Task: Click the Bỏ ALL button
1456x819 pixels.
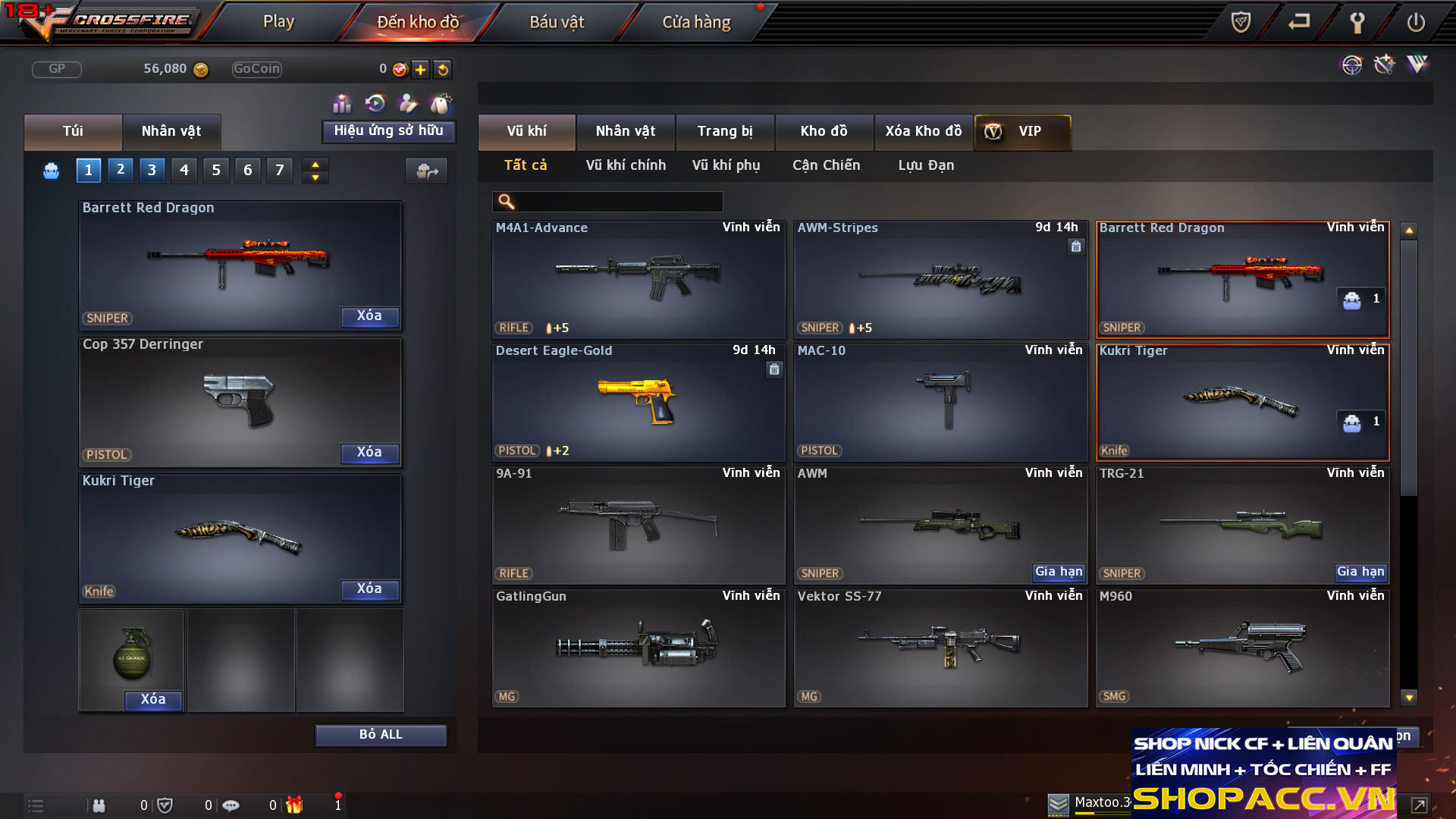Action: (381, 735)
